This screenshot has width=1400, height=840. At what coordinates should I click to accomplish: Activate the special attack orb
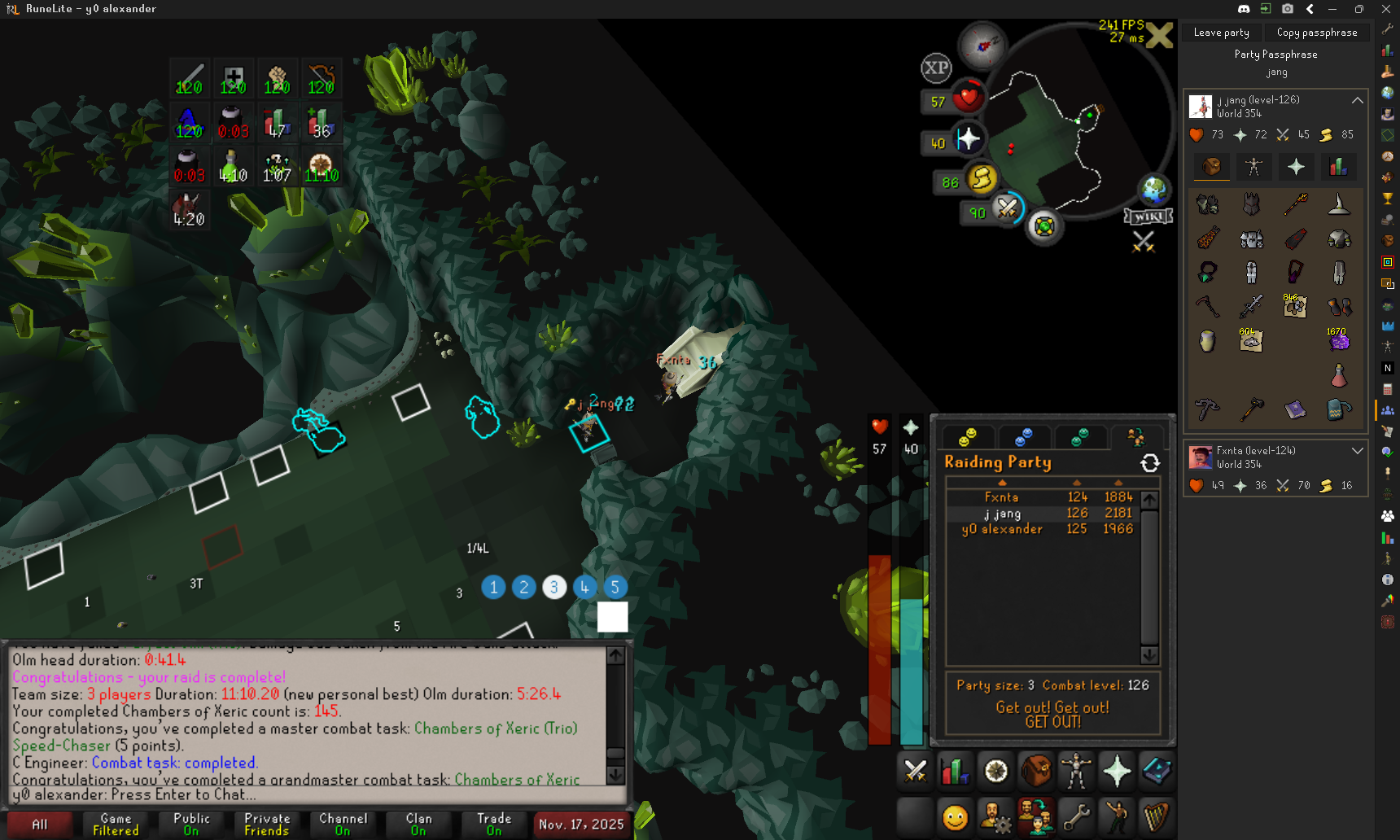point(1008,208)
